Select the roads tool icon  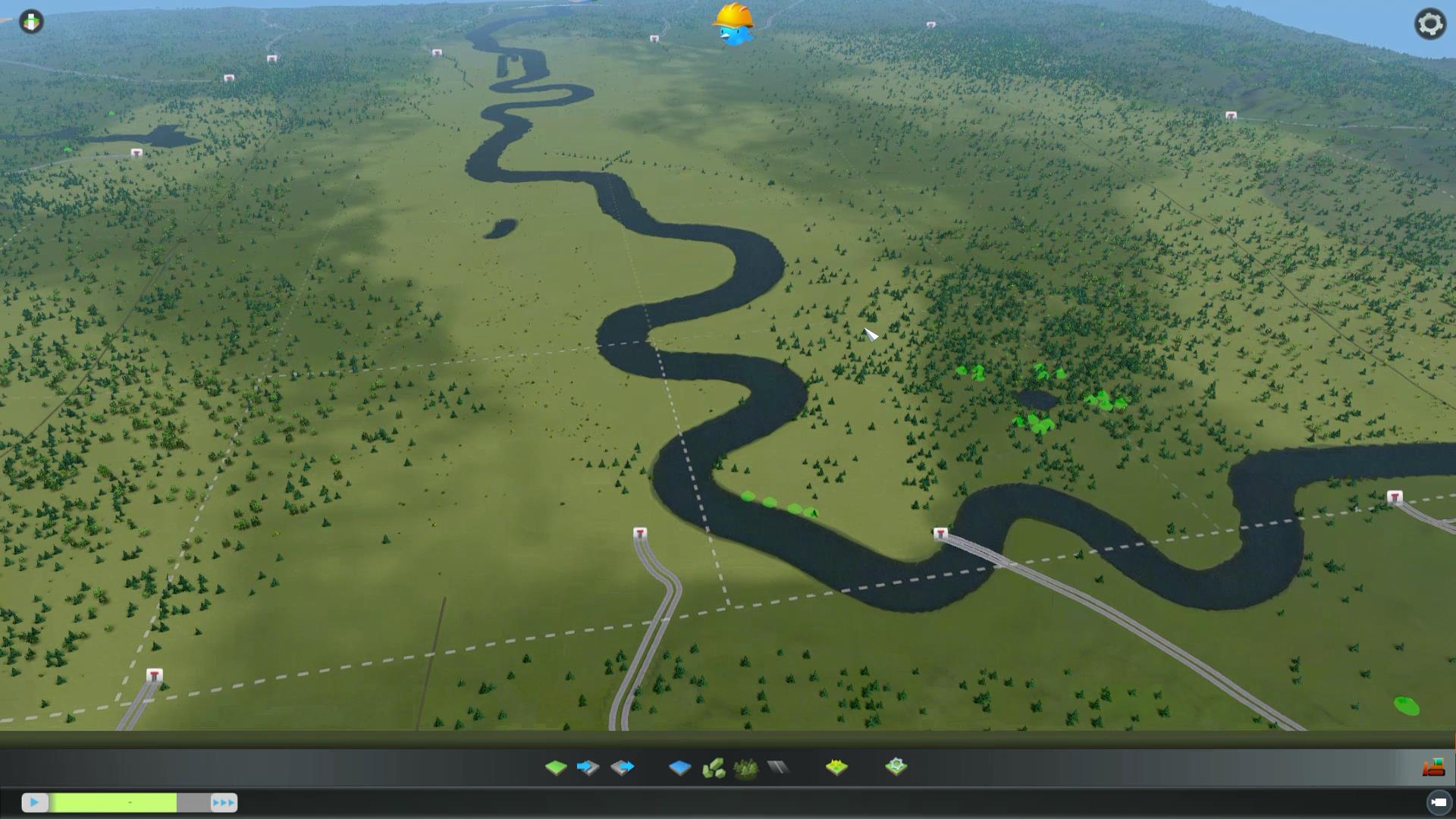778,767
